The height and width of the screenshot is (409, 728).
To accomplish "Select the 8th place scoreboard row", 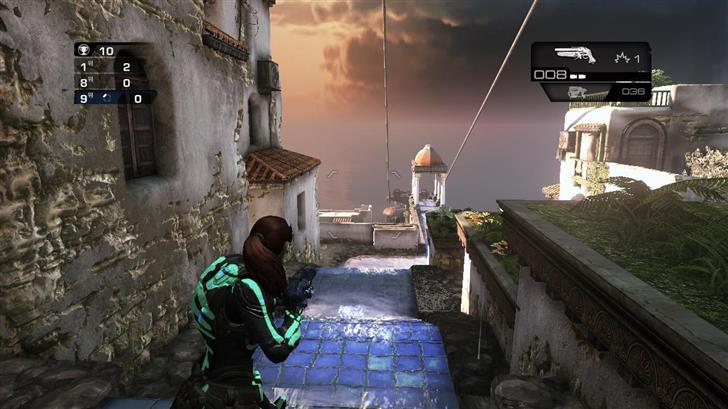I will point(113,82).
